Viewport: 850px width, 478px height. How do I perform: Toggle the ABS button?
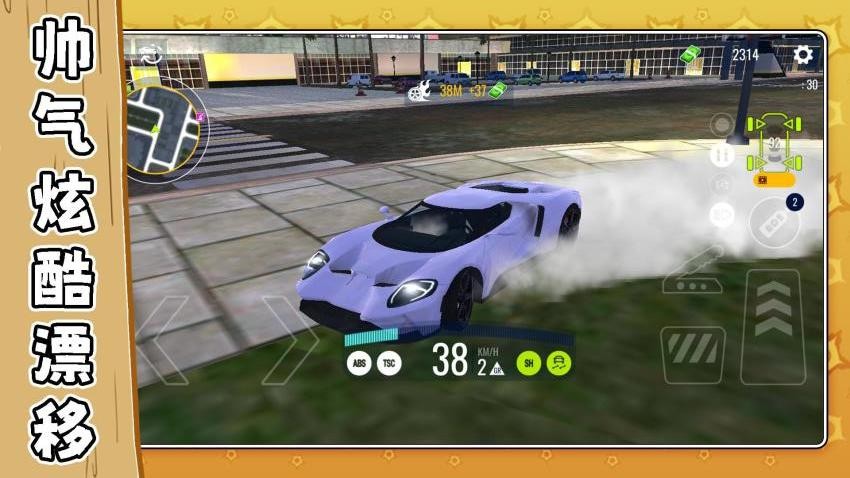pyautogui.click(x=358, y=363)
